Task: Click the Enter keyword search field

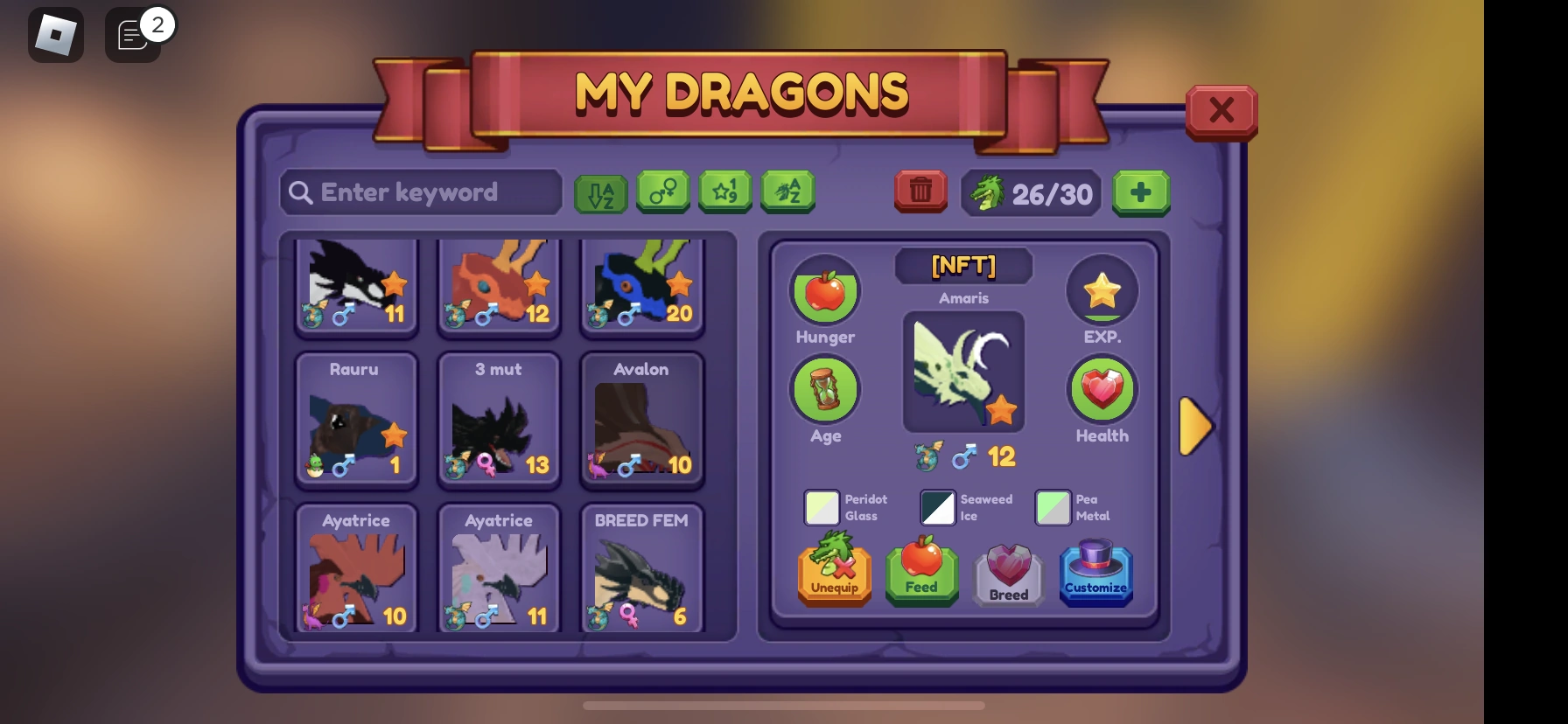Action: (420, 191)
